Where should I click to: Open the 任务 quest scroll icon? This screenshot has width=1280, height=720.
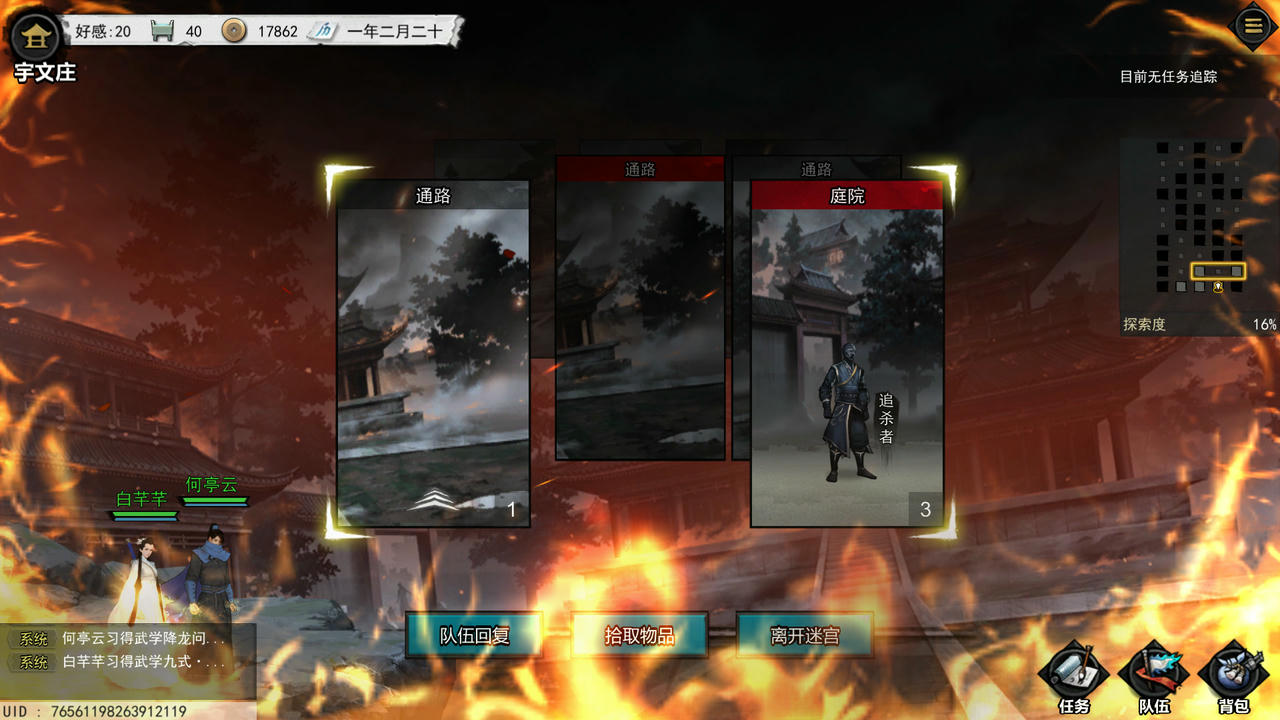[x=1073, y=673]
